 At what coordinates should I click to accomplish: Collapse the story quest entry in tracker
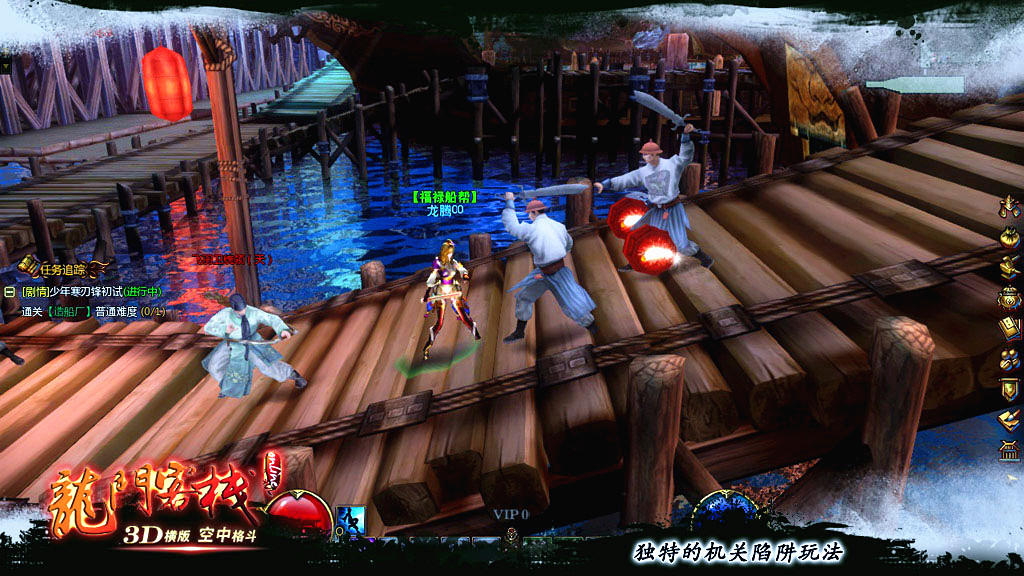tap(9, 291)
